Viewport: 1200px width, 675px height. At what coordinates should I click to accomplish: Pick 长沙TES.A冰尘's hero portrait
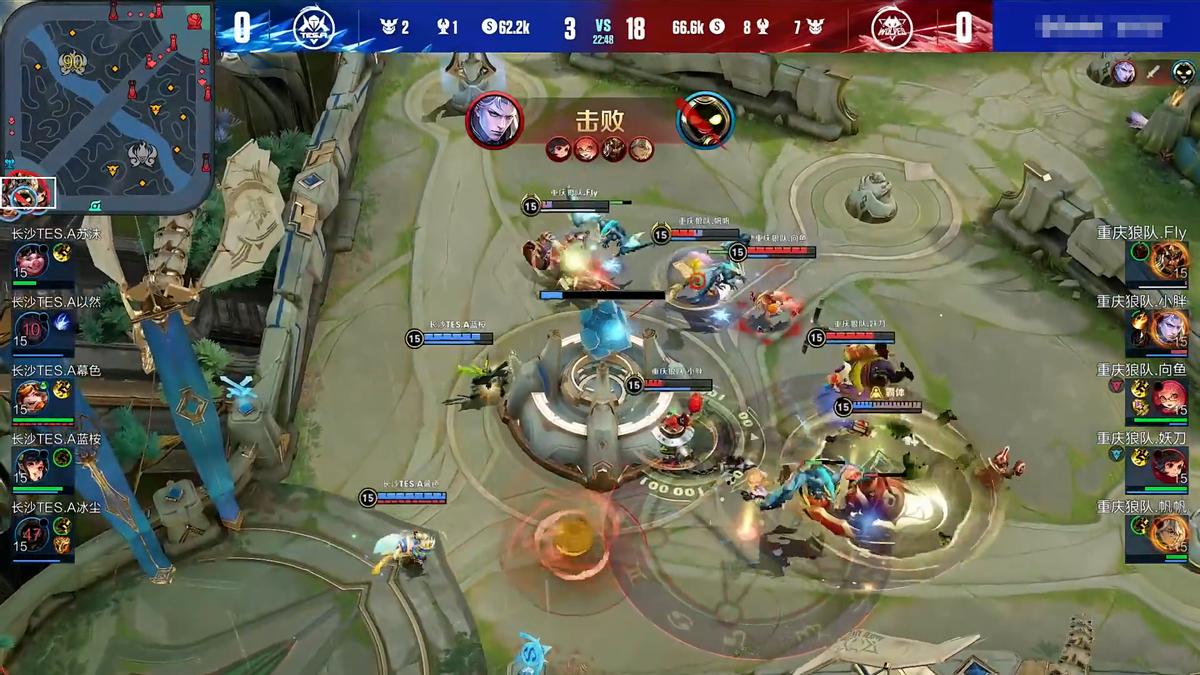32,532
